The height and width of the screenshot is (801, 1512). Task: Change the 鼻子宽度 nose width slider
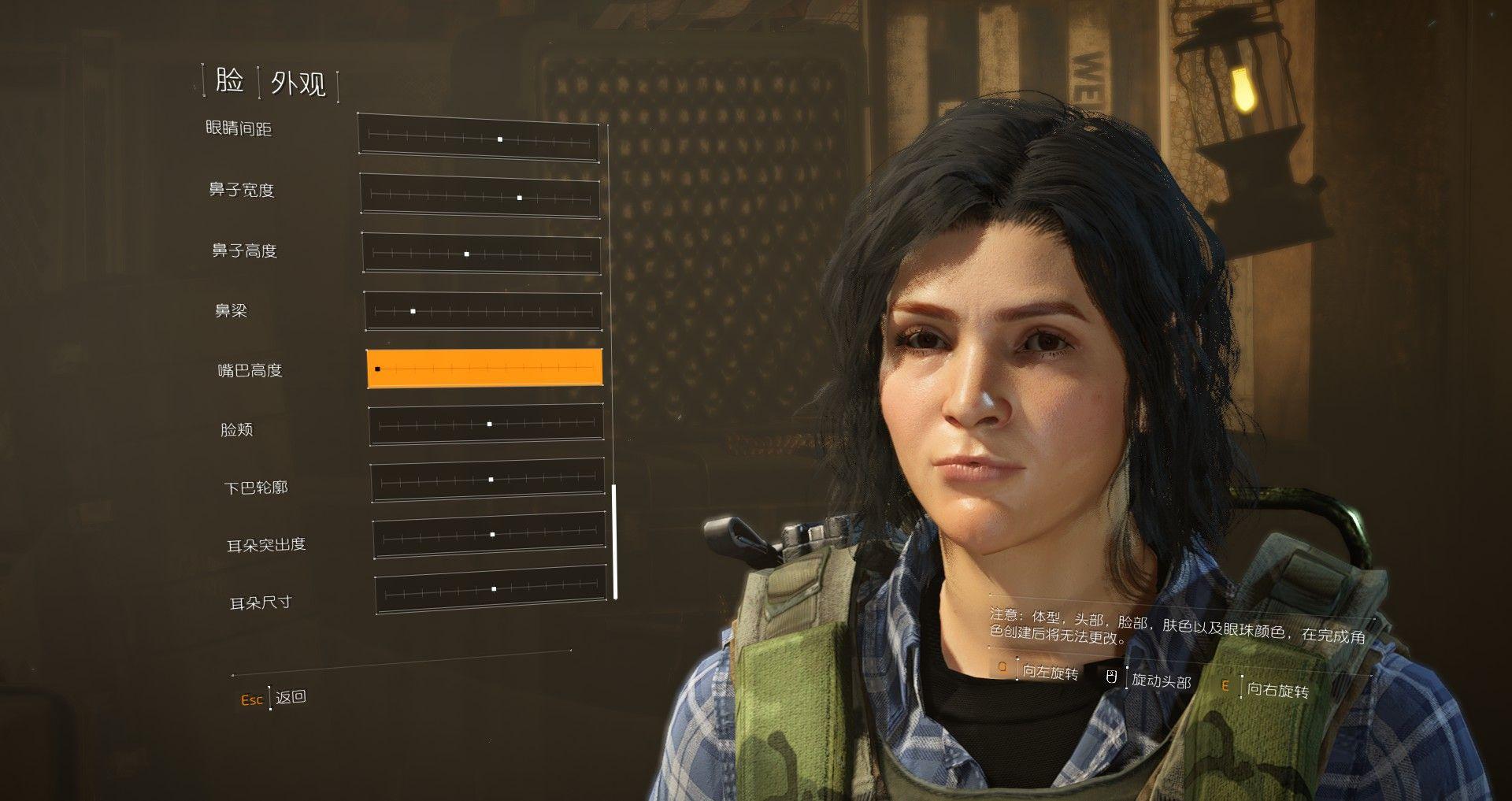pyautogui.click(x=480, y=195)
